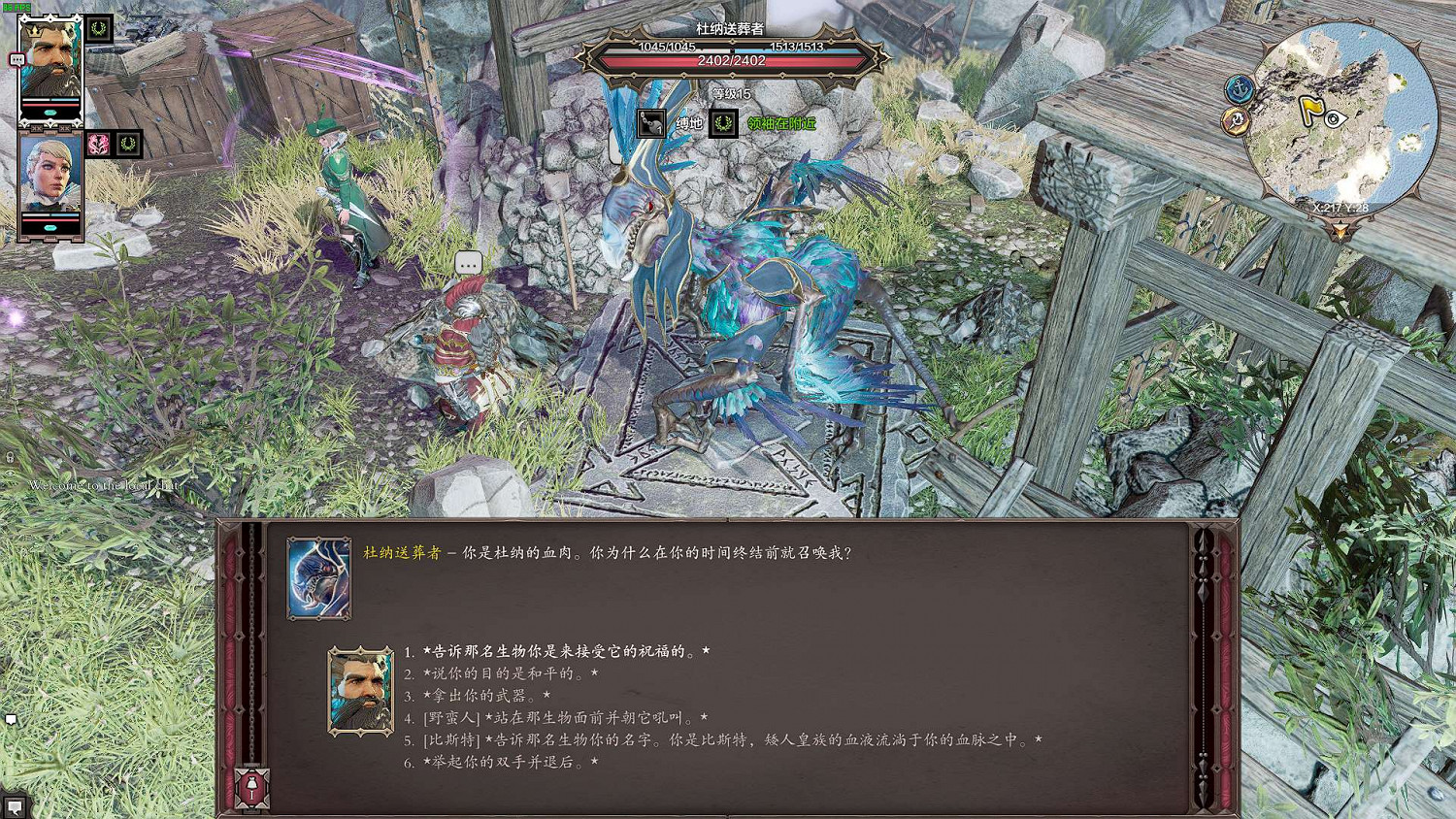Click the pink rose status icon by the female portrait
Image resolution: width=1456 pixels, height=819 pixels.
click(x=100, y=145)
